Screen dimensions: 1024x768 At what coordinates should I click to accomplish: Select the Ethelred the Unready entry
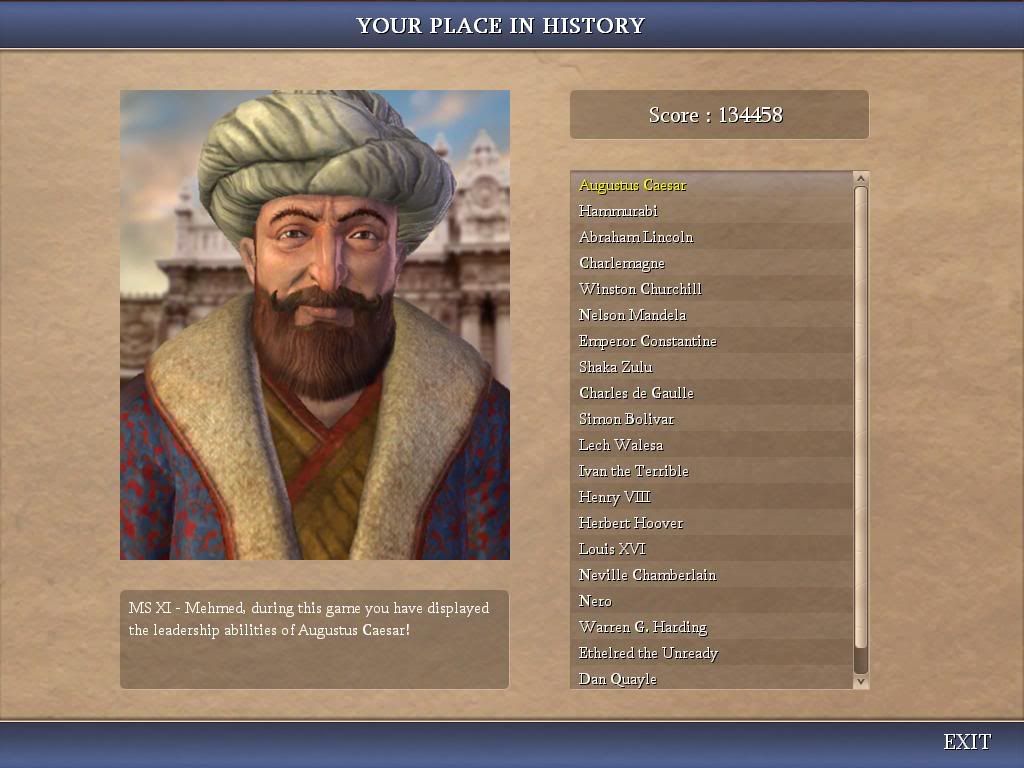click(648, 653)
